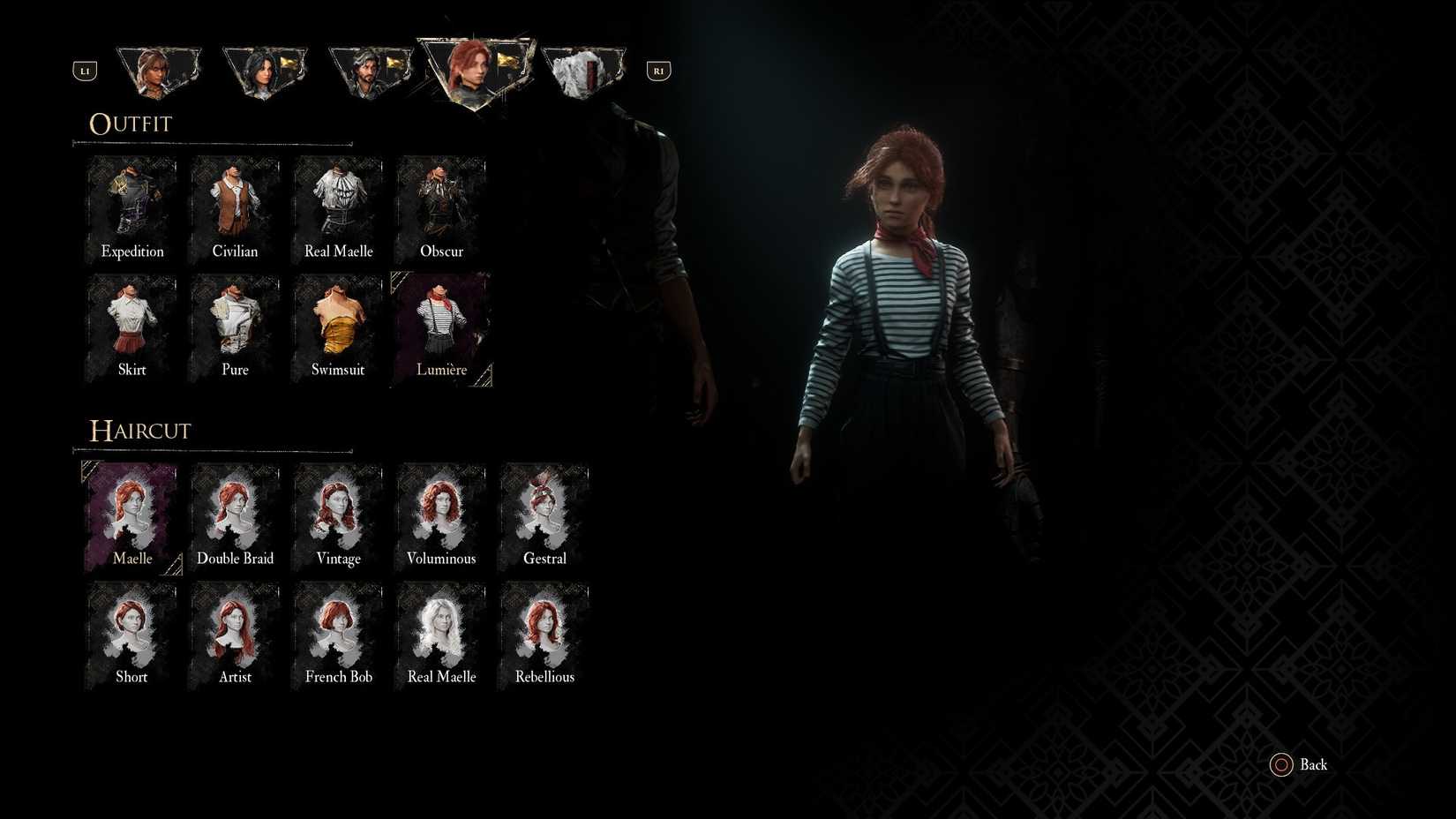Select the Lumière outfit

[441, 327]
